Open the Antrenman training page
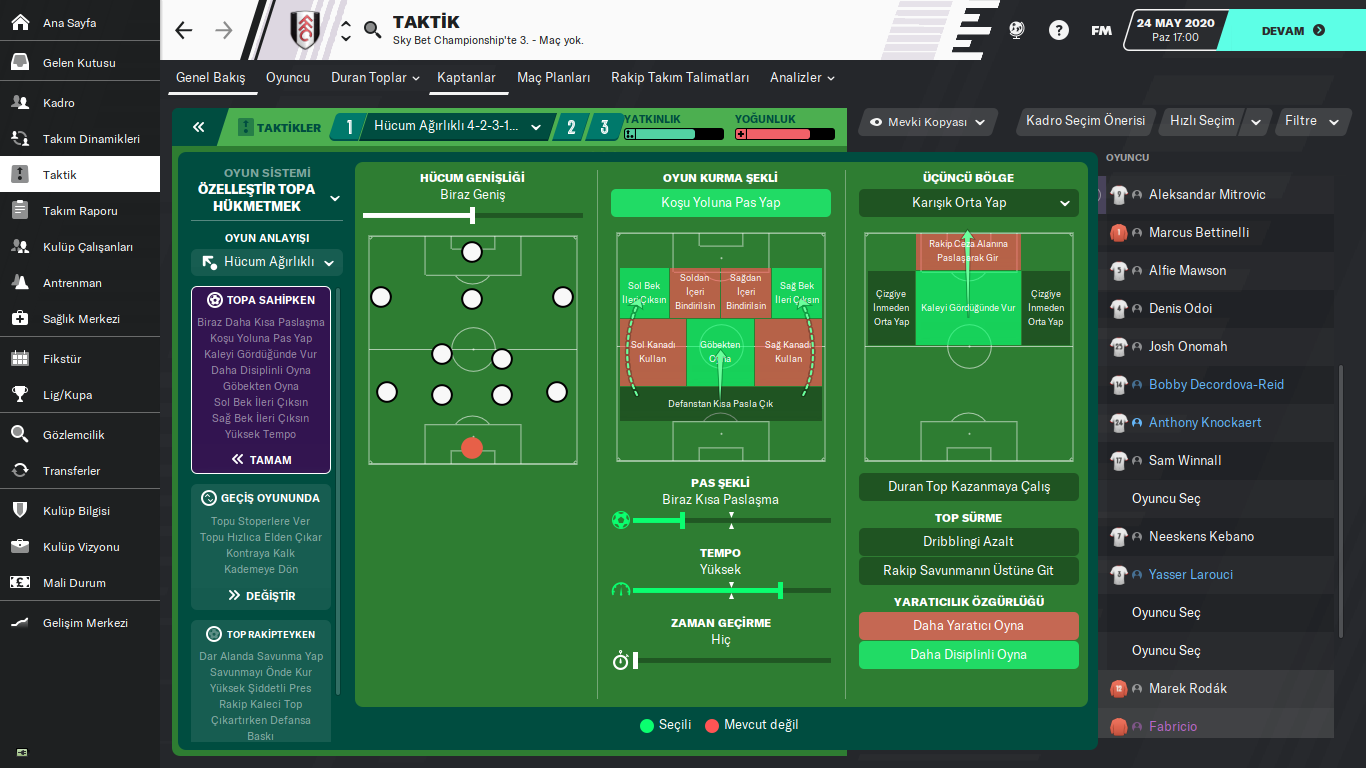 [72, 283]
